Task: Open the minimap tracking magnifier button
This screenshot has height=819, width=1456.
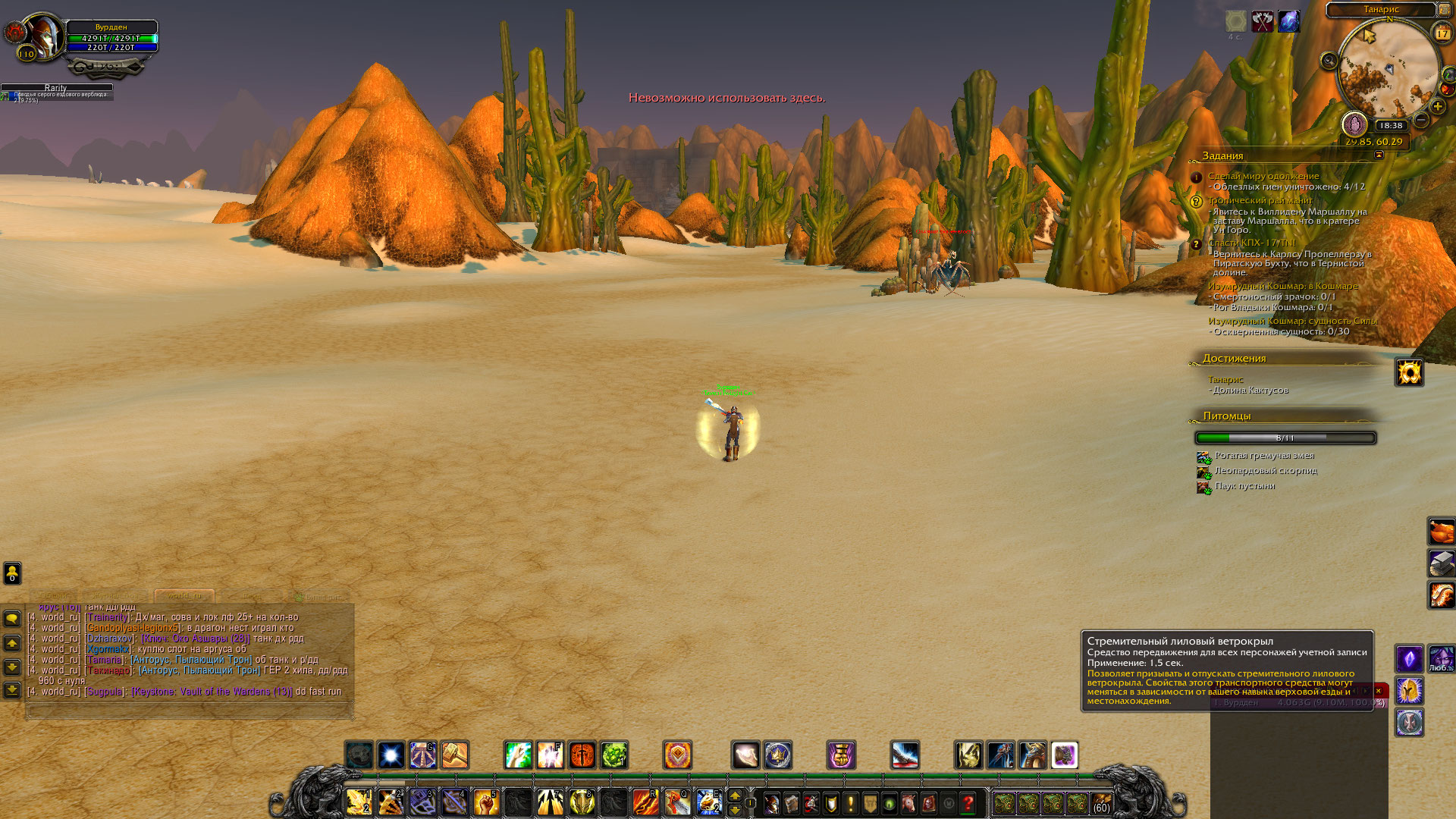Action: click(1329, 61)
